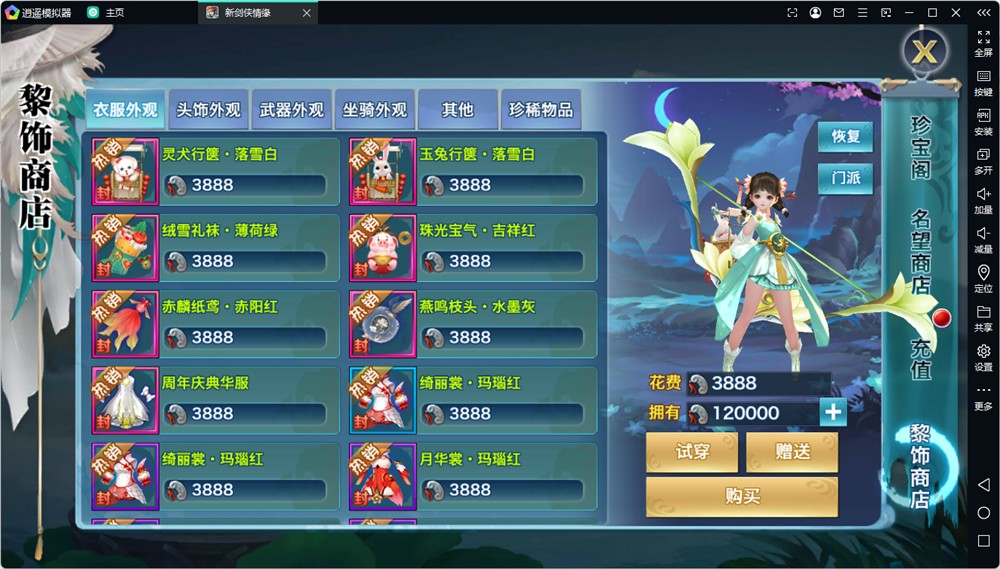Select the 坐骑外观 tab

pyautogui.click(x=375, y=110)
